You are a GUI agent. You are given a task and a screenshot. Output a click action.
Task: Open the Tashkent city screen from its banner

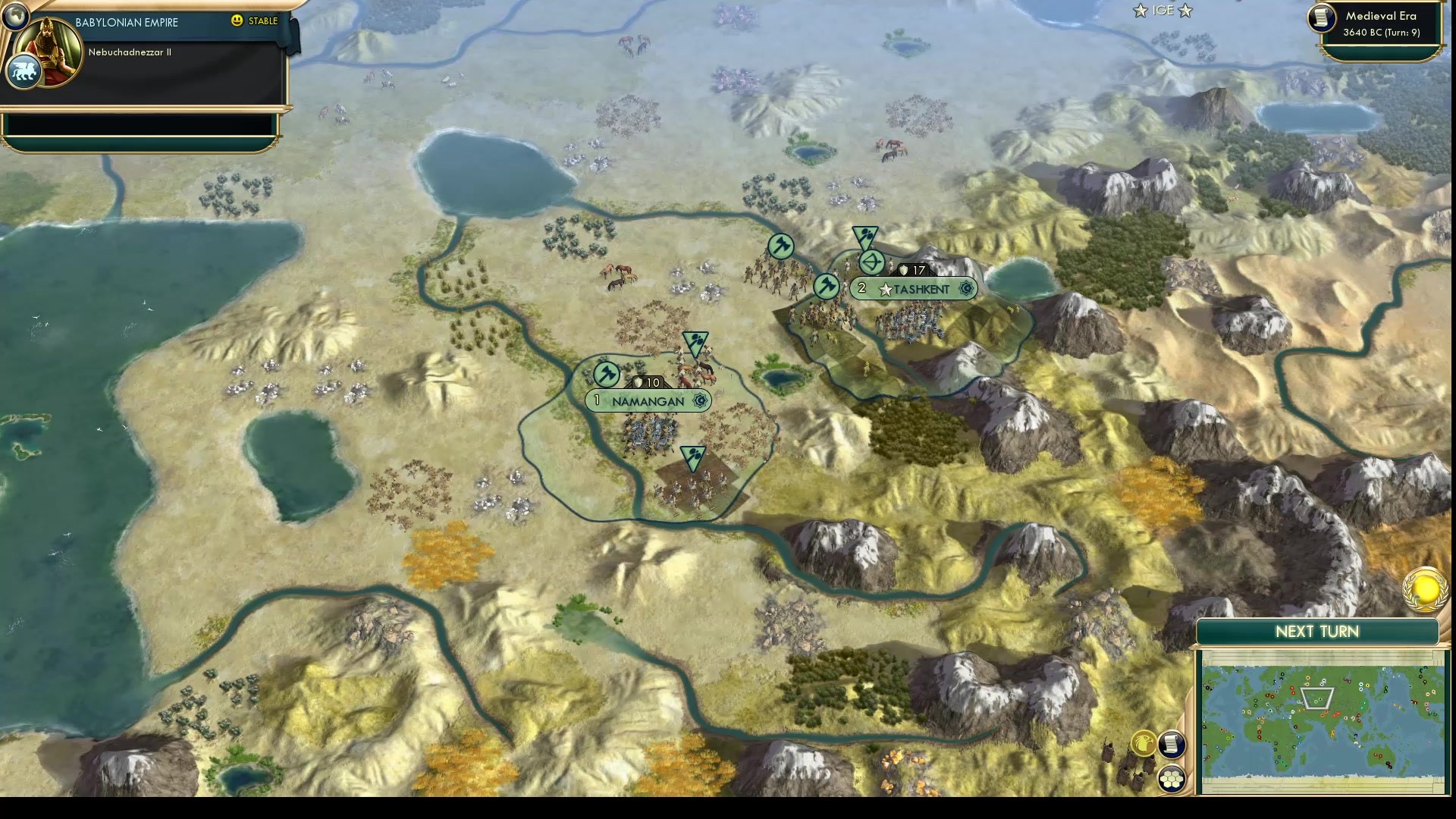coord(921,288)
